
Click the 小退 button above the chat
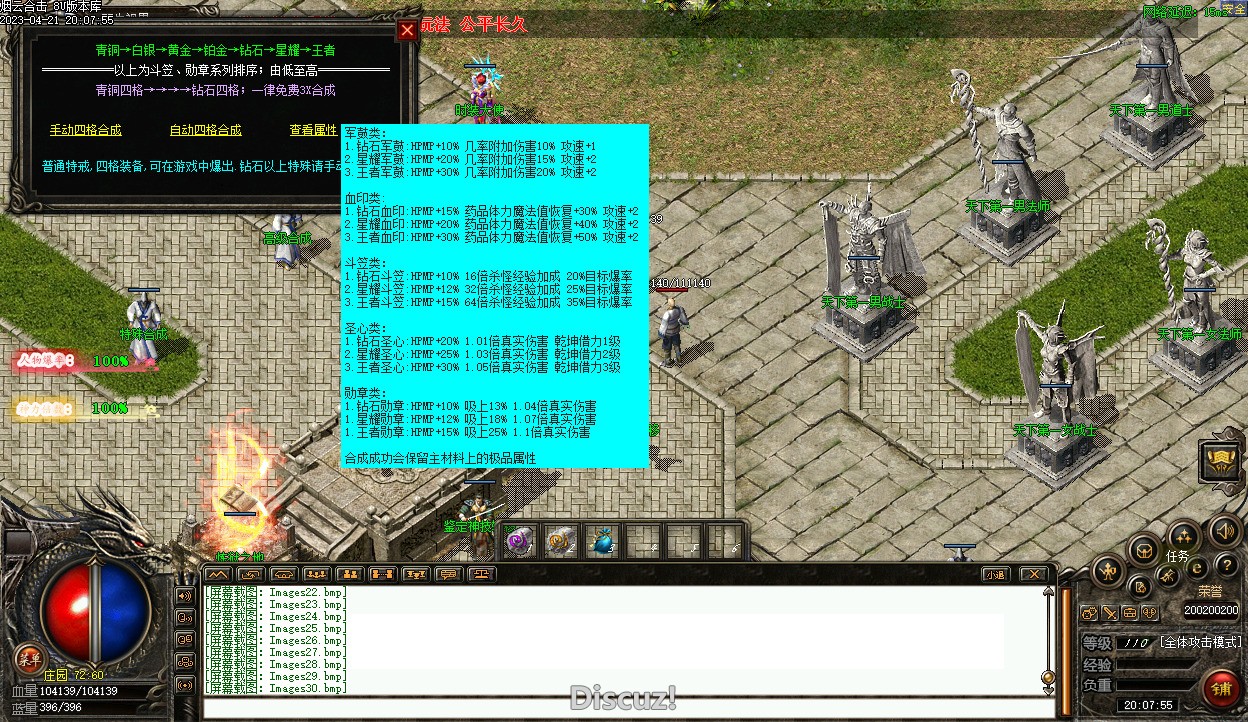click(994, 574)
